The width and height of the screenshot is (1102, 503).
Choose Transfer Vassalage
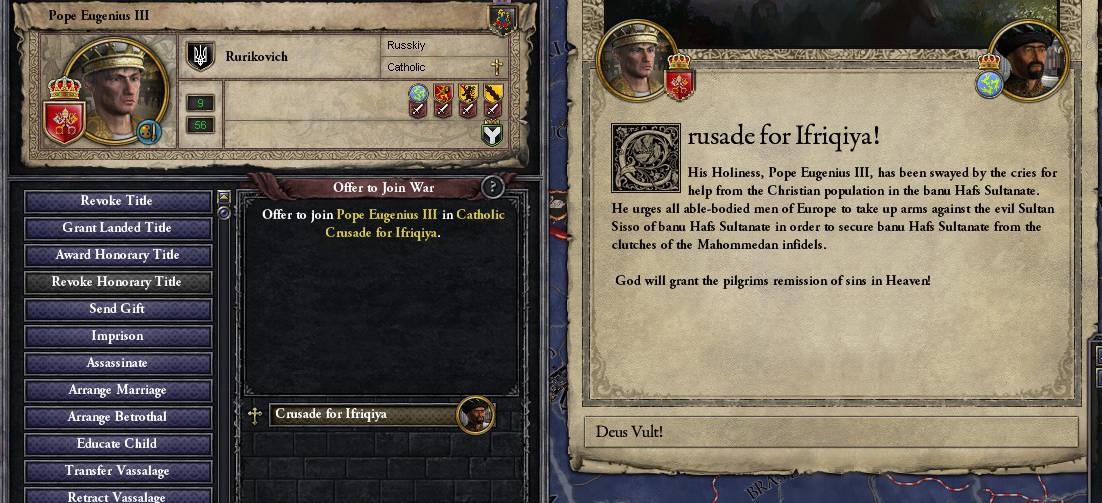pyautogui.click(x=117, y=471)
